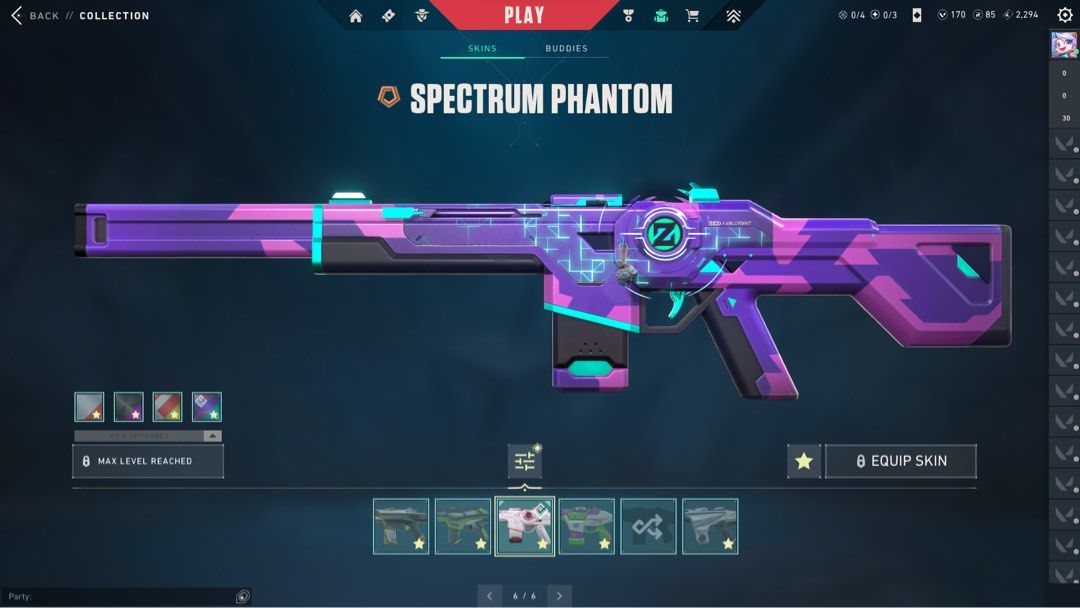The width and height of the screenshot is (1080, 608).
Task: Start matchmaking with the PLAY button
Action: point(524,15)
